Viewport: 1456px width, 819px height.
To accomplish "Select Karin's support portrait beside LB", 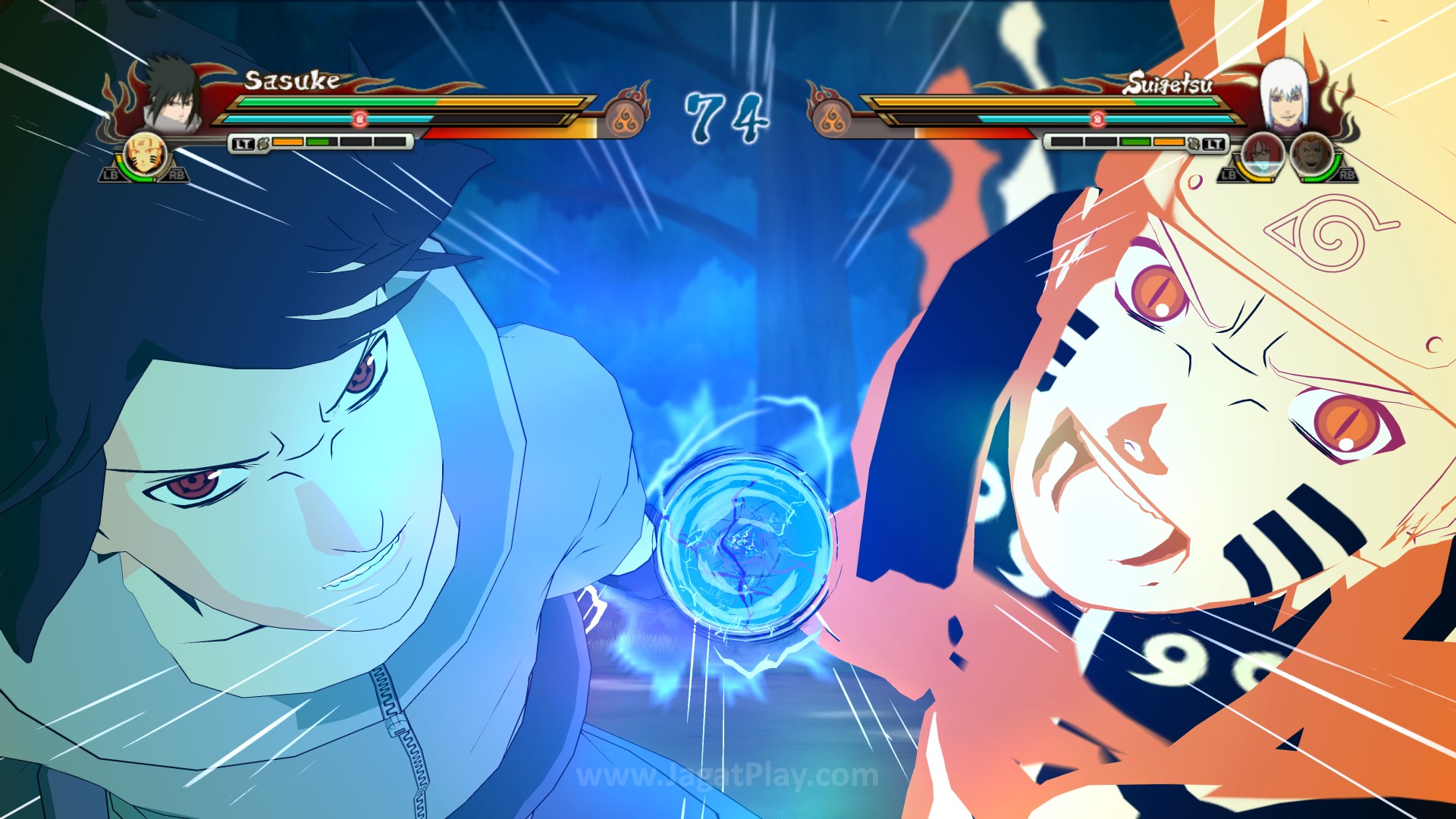I will coord(1263,154).
